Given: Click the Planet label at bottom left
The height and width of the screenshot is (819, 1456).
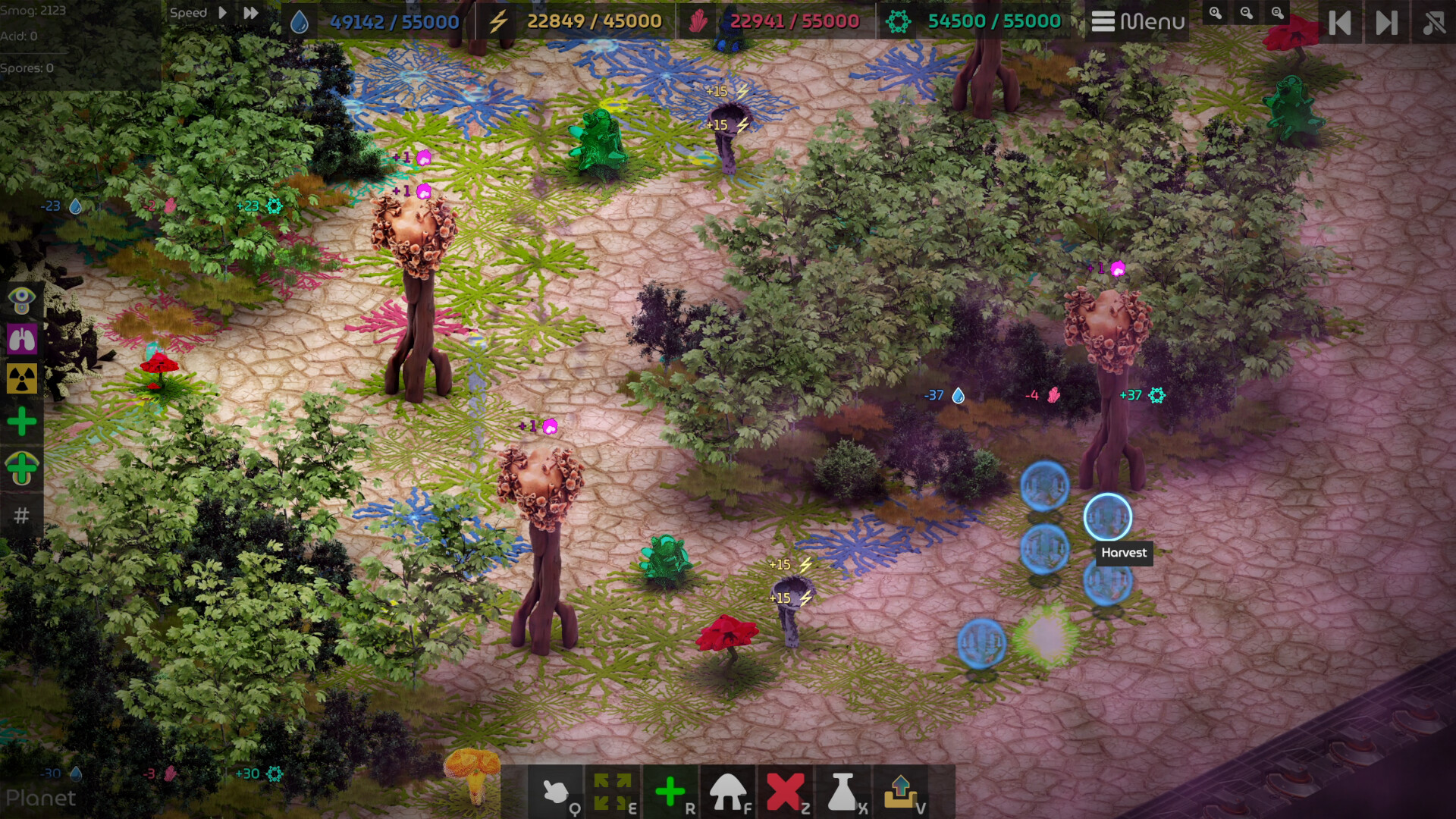Looking at the screenshot, I should pos(42,799).
